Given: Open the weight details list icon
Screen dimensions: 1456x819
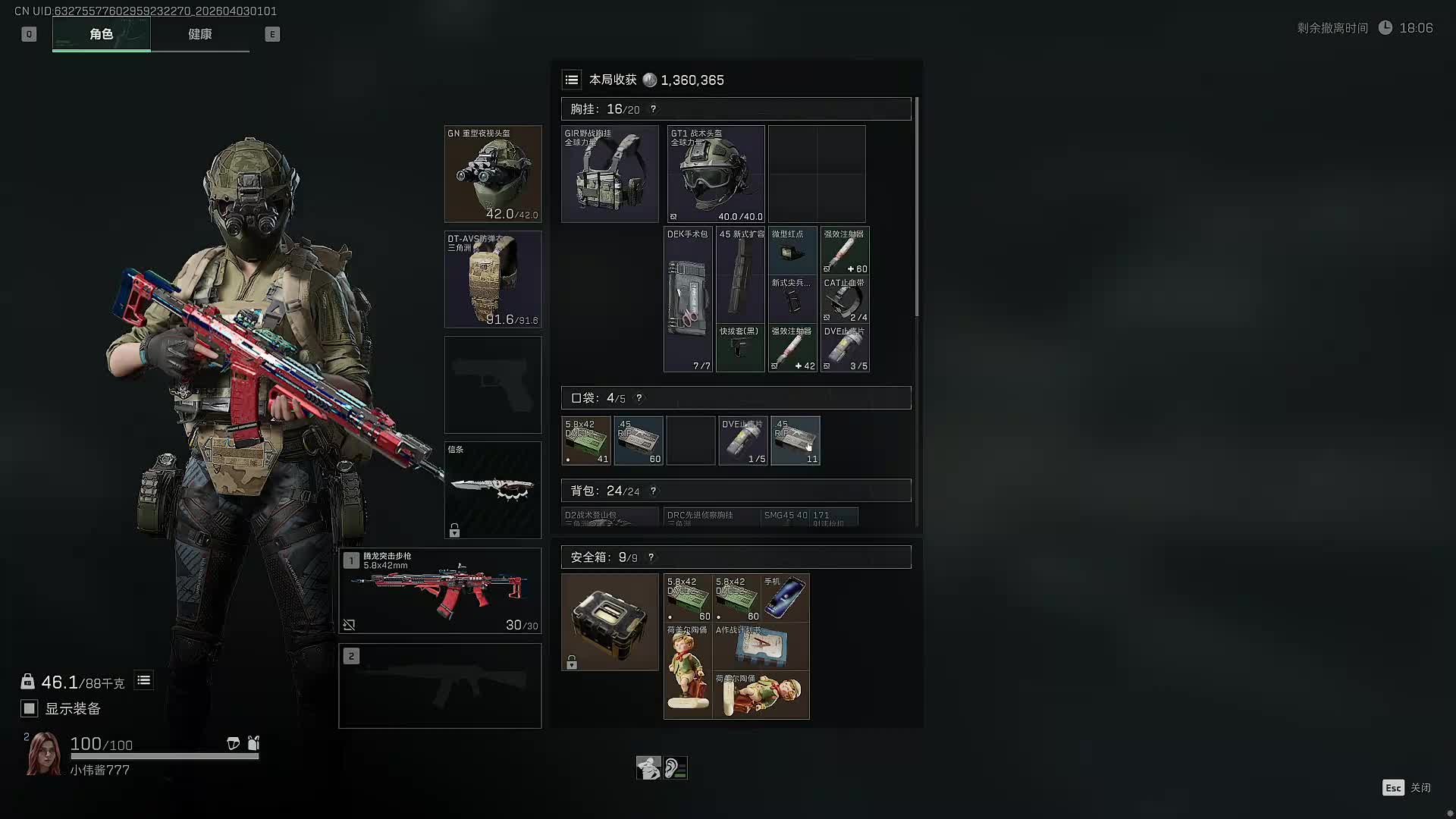Looking at the screenshot, I should click(x=143, y=680).
